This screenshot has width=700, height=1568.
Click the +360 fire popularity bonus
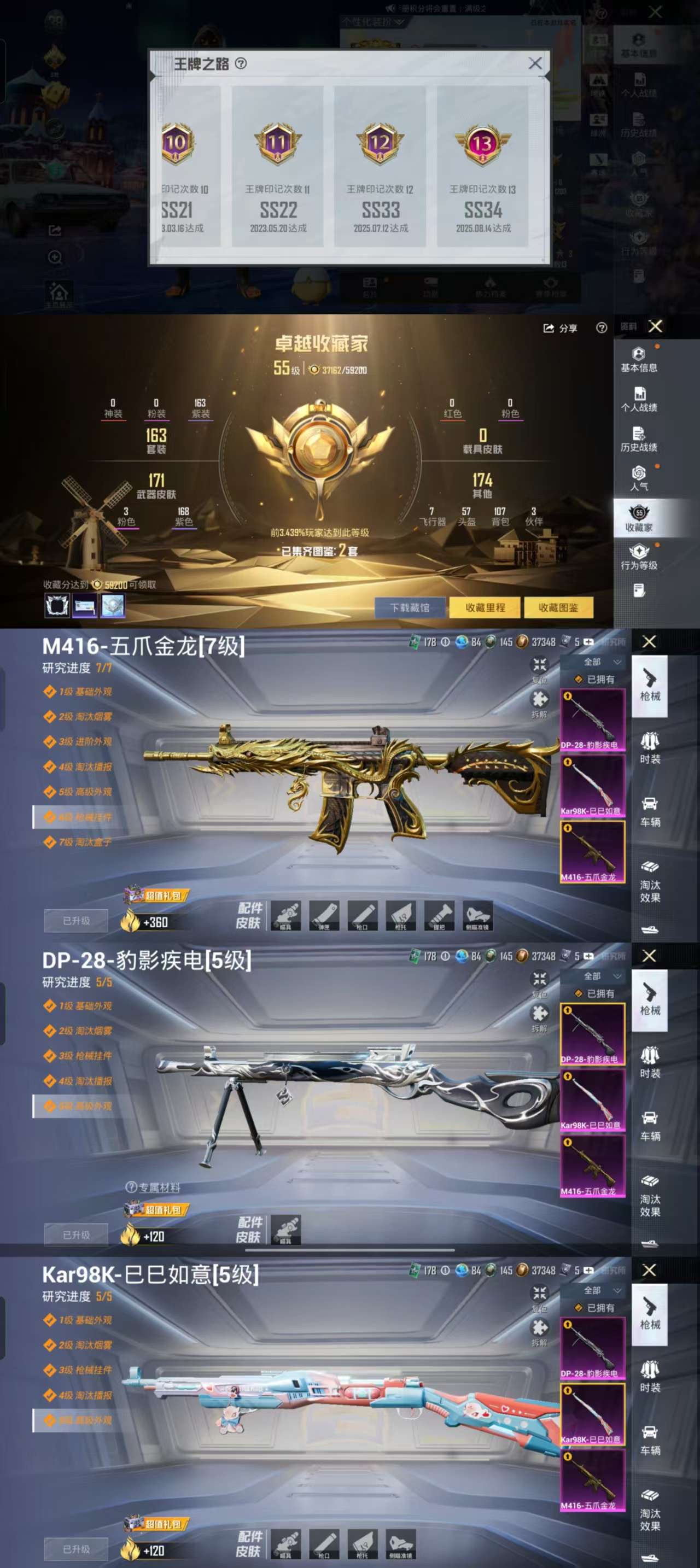[x=145, y=922]
